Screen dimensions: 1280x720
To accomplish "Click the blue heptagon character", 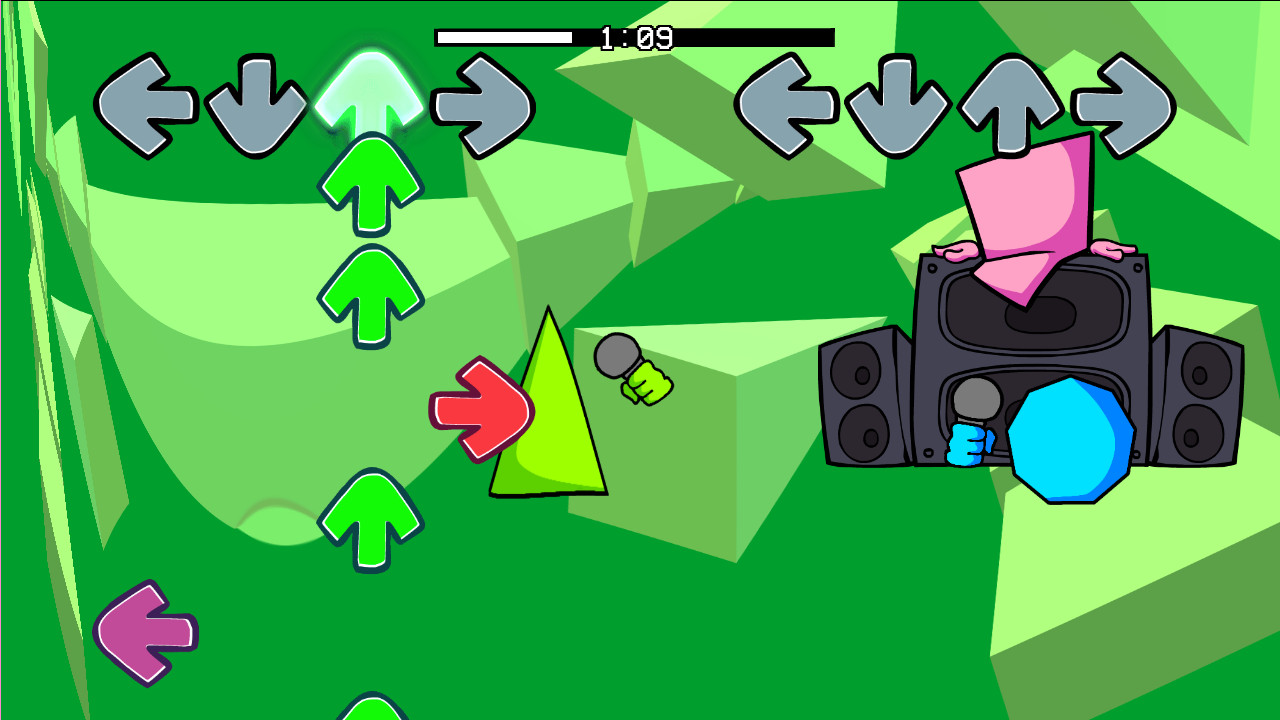I will point(1072,440).
